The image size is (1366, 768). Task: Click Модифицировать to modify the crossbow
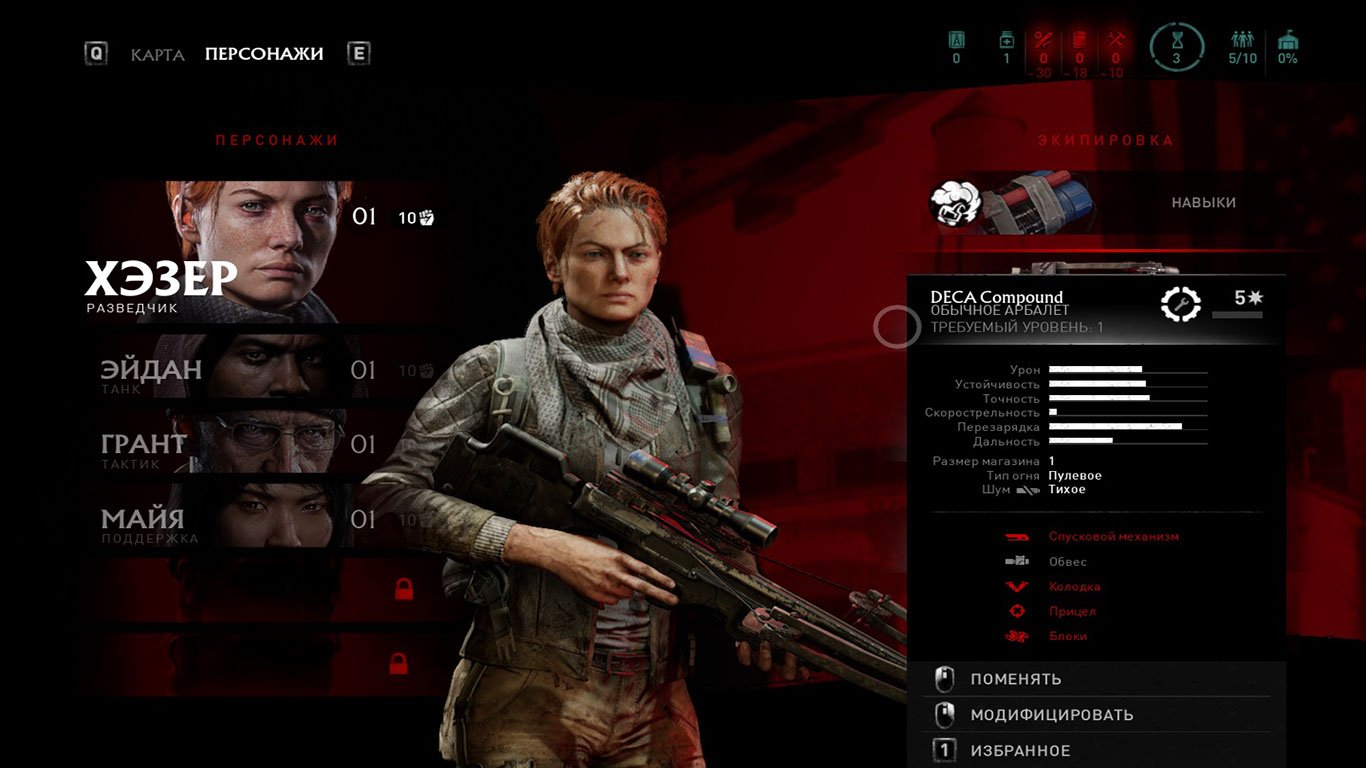(x=1051, y=716)
